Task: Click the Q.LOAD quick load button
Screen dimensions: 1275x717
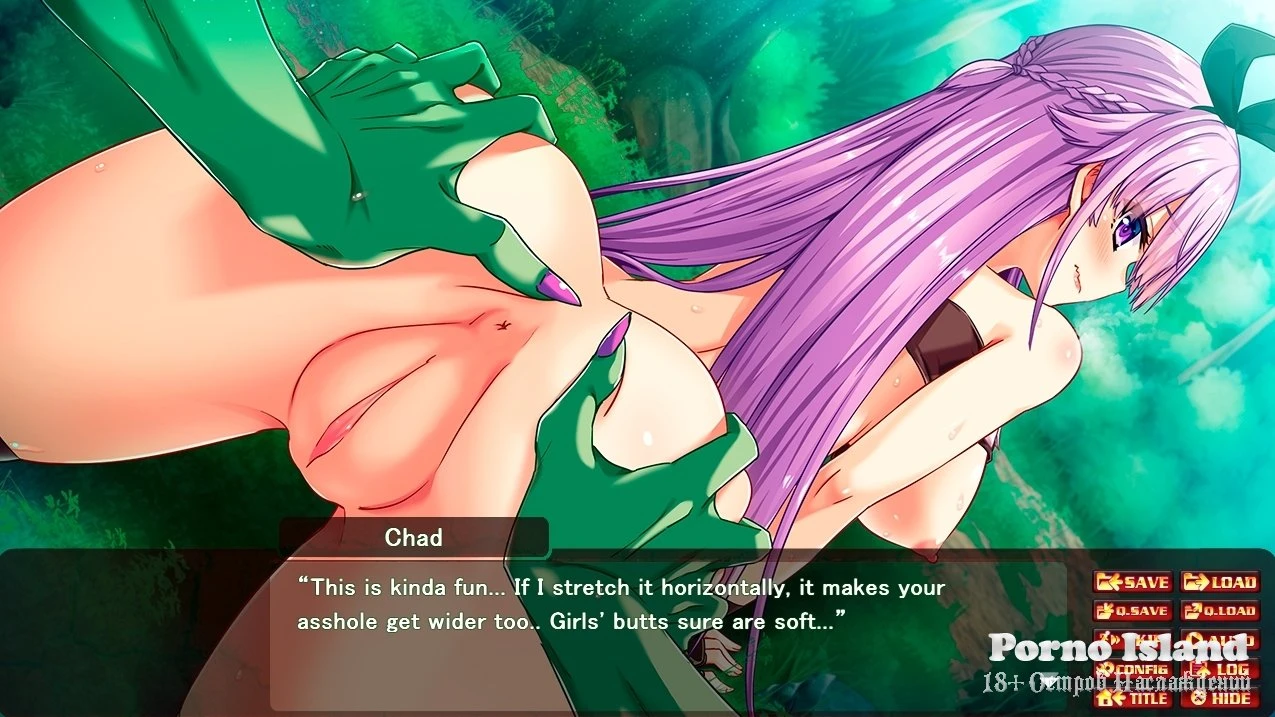Action: pos(1220,611)
